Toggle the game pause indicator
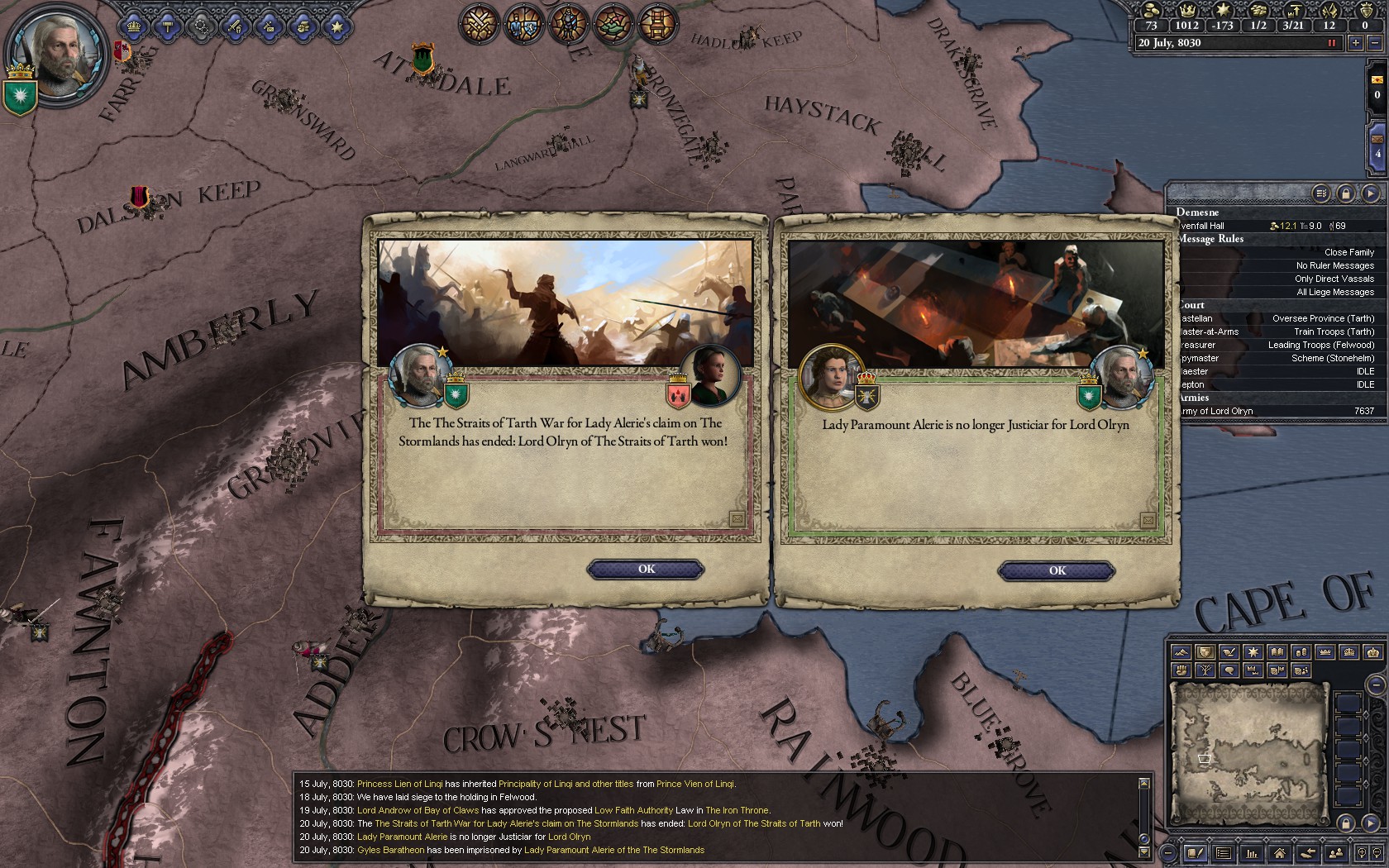 click(1331, 43)
